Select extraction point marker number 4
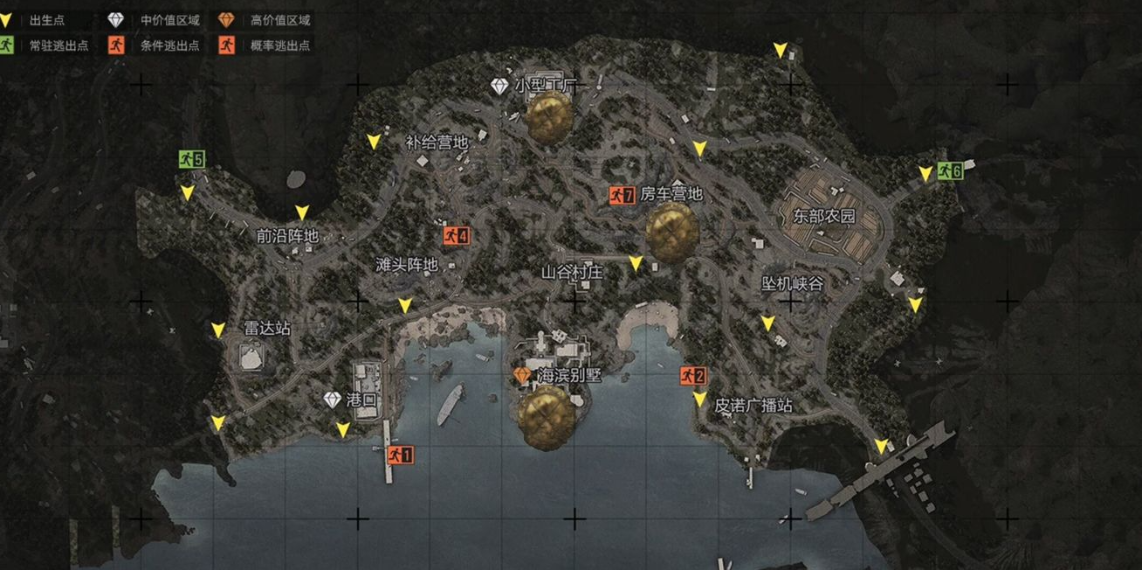Image resolution: width=1142 pixels, height=570 pixels. click(456, 236)
